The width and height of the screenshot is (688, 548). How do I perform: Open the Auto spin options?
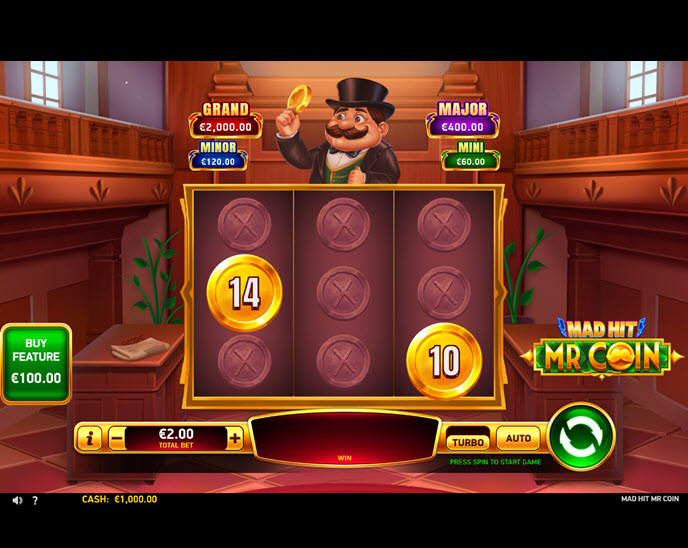tap(518, 438)
